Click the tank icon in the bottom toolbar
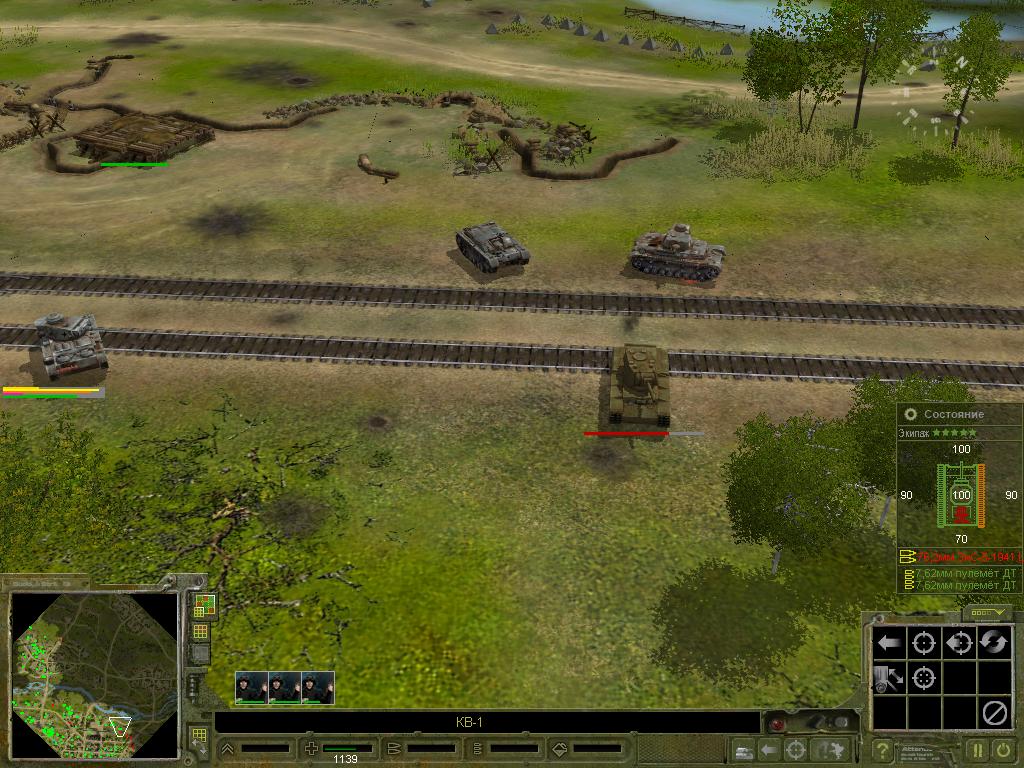Image resolution: width=1024 pixels, height=768 pixels. (x=742, y=749)
